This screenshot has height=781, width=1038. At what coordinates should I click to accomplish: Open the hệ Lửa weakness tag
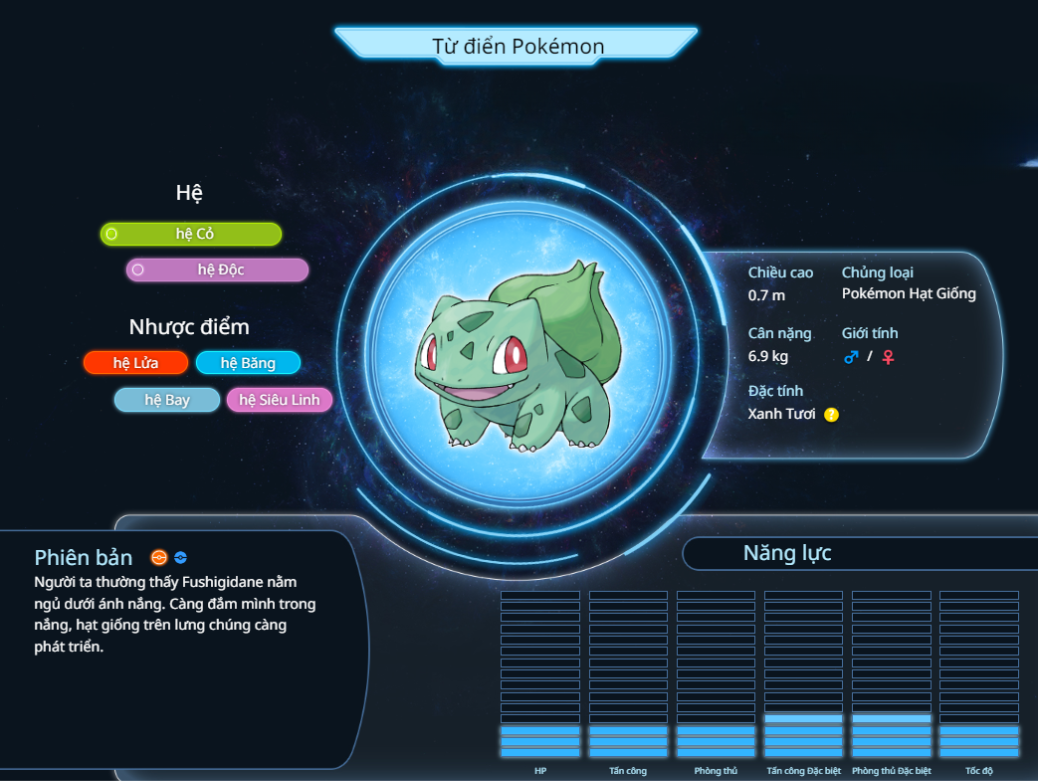pos(136,363)
